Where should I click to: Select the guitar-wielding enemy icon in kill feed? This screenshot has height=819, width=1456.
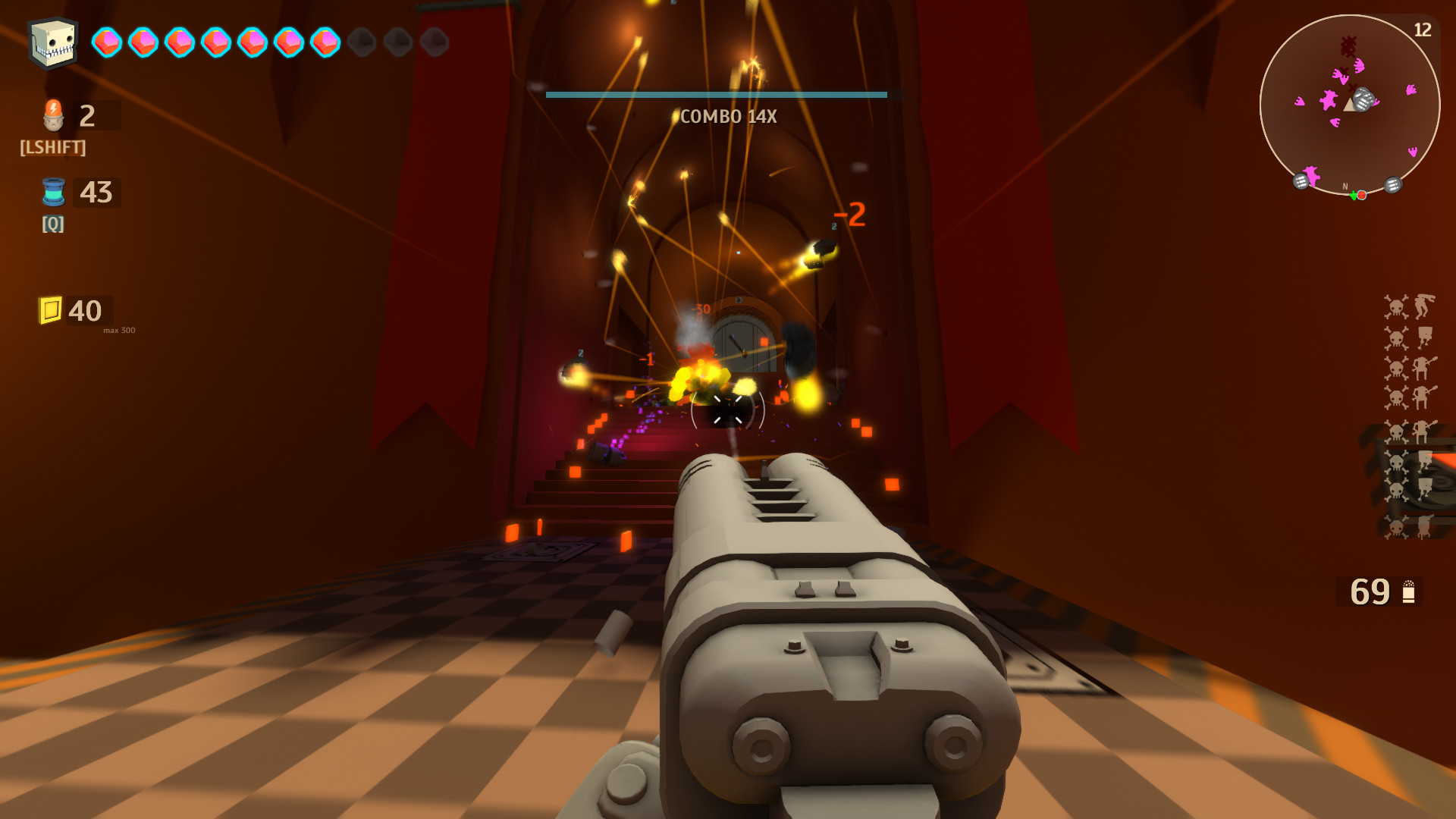(1422, 366)
